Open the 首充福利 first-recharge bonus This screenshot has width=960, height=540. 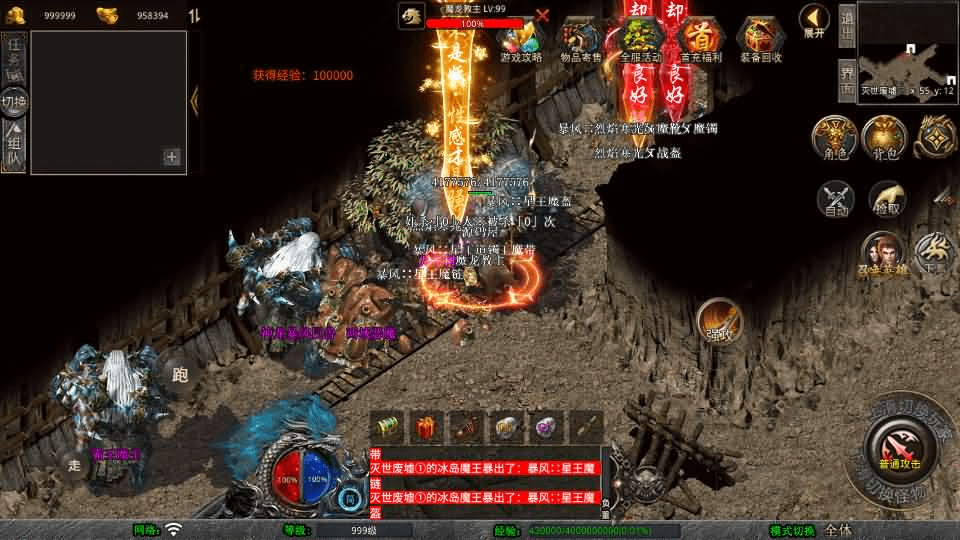coord(700,41)
